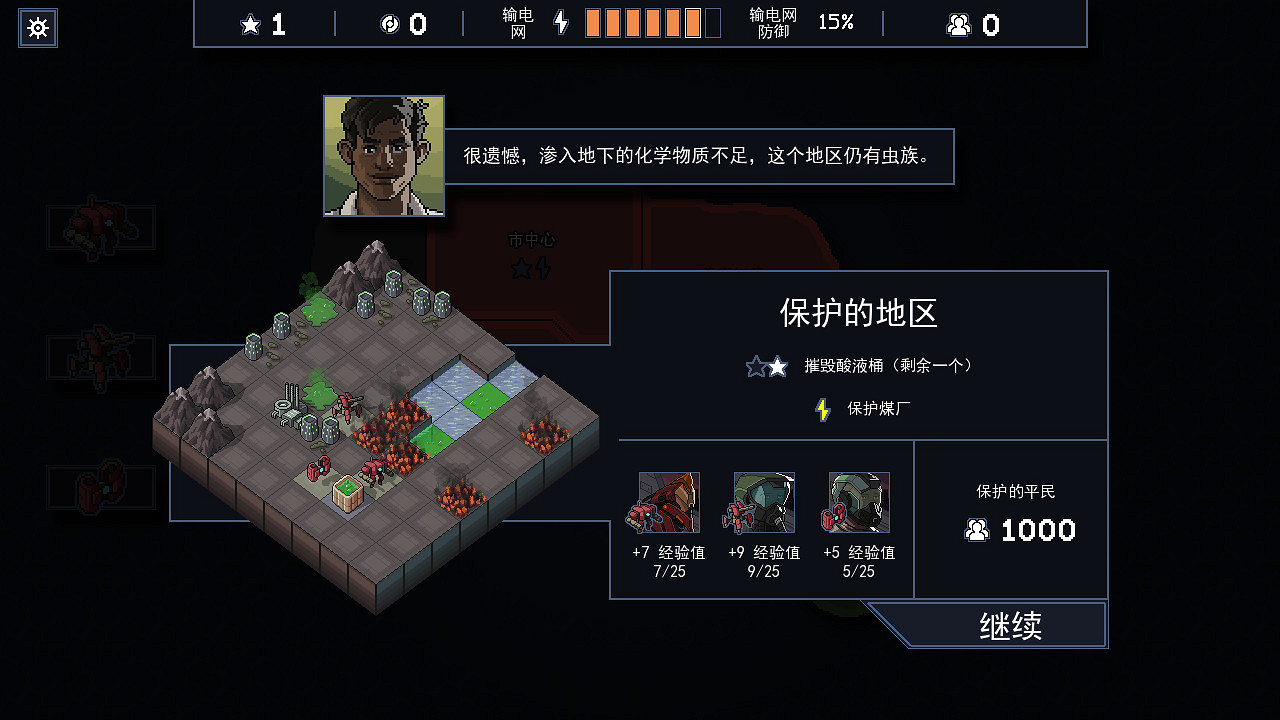
Task: Click the middle spider mech in left sidebar
Action: [100, 358]
